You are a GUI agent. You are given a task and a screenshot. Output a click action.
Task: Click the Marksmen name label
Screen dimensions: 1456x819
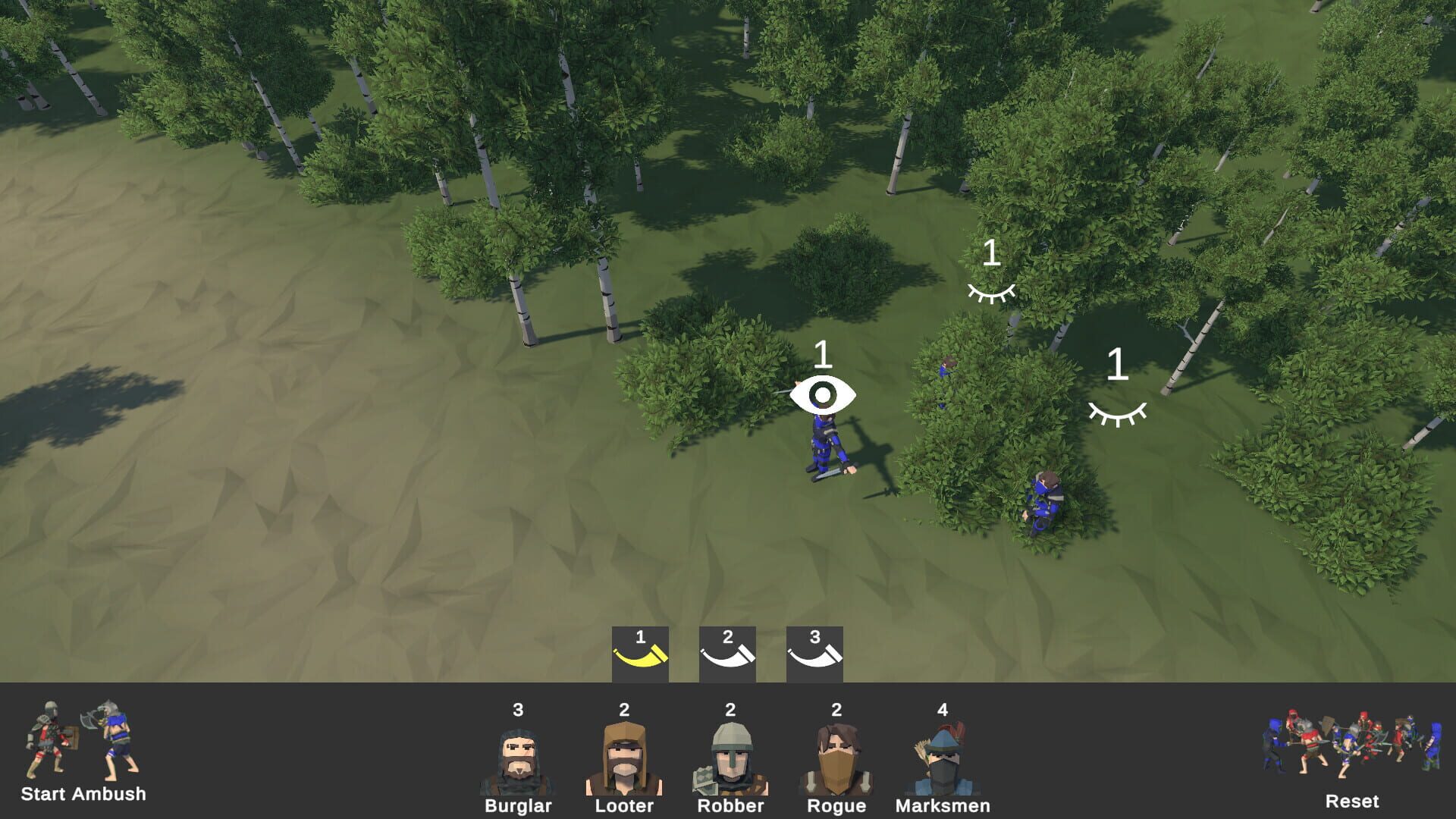pos(943,806)
